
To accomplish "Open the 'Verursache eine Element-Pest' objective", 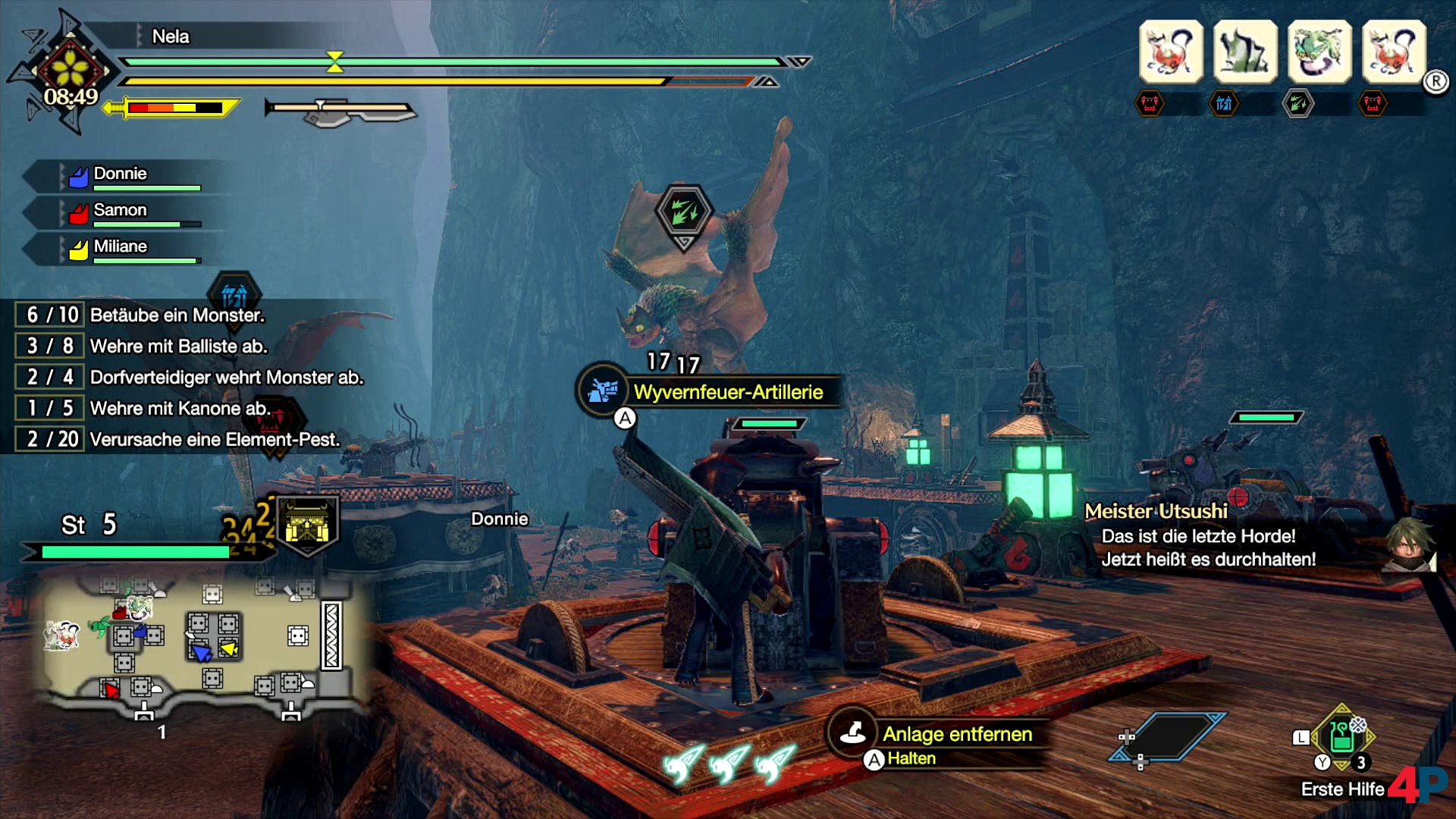I will [214, 440].
